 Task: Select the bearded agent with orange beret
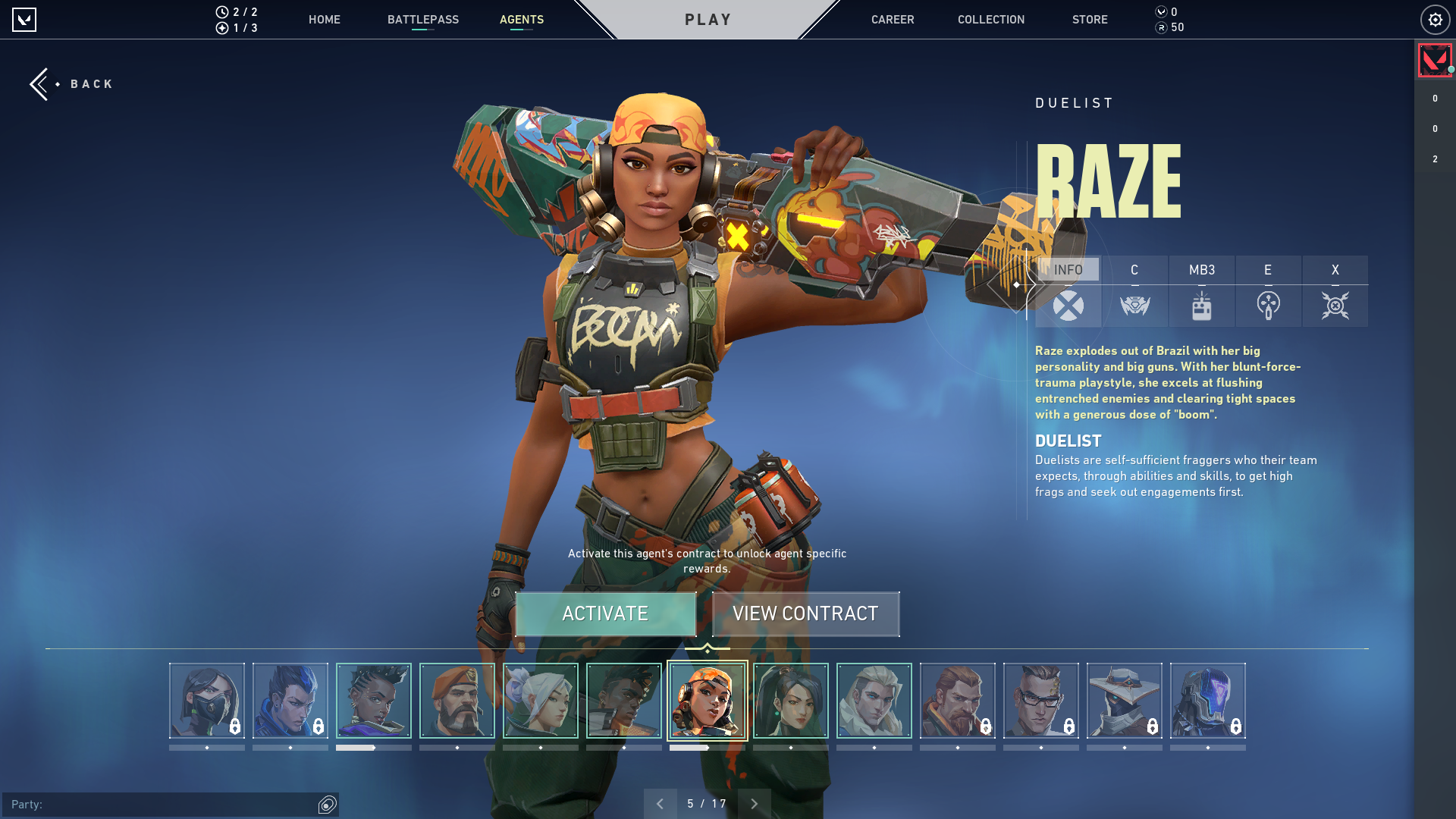pyautogui.click(x=457, y=700)
